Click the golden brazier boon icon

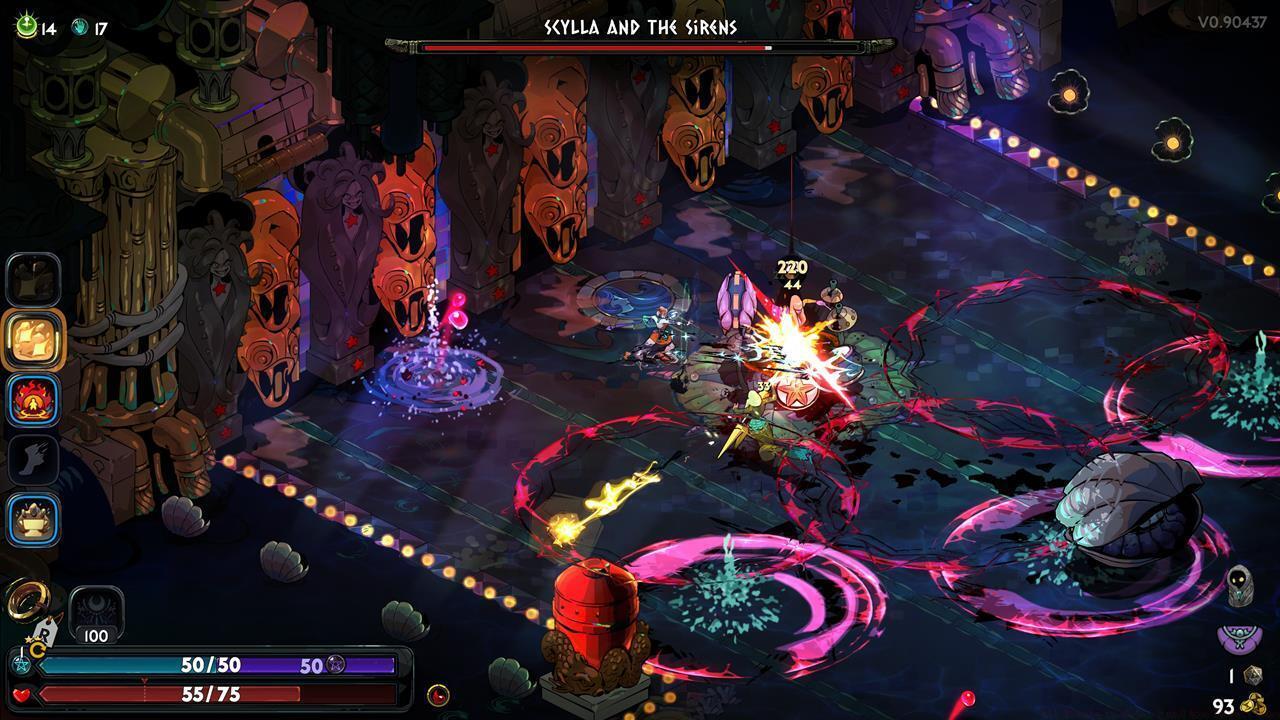click(x=34, y=519)
